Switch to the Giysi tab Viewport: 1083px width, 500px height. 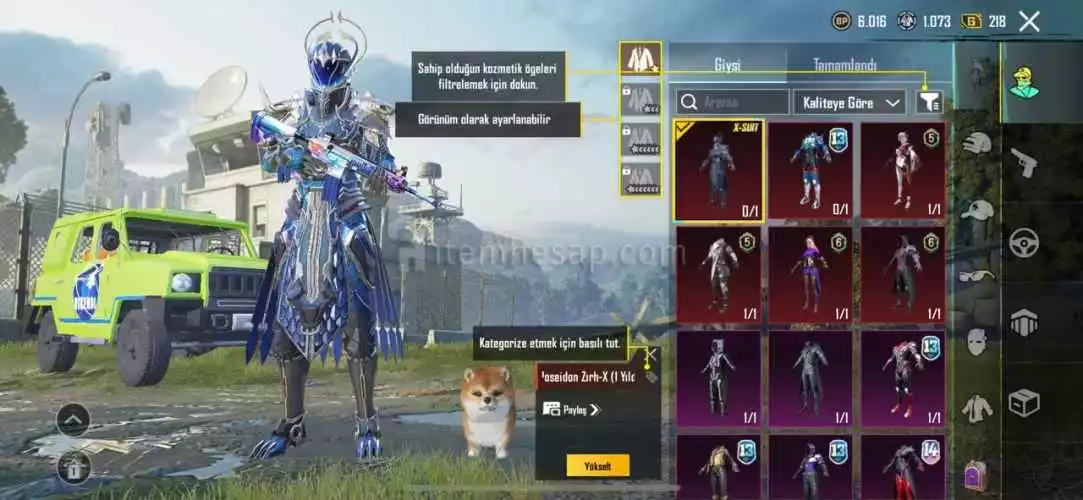[727, 65]
